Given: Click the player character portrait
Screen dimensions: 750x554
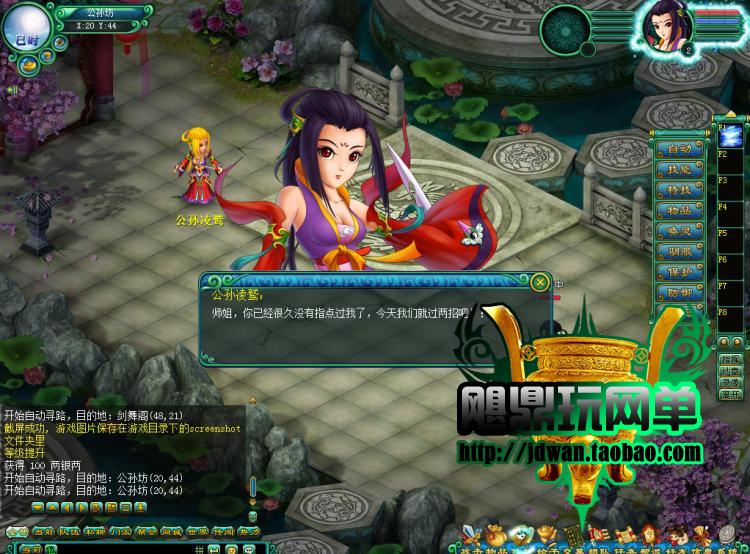Looking at the screenshot, I should click(663, 29).
